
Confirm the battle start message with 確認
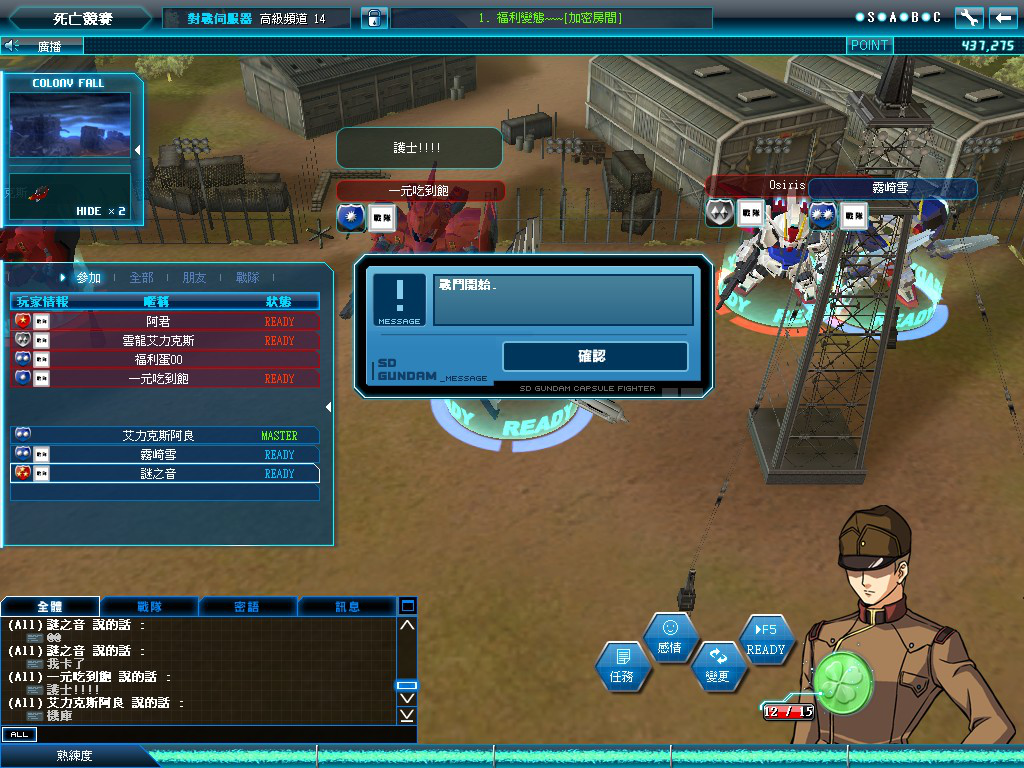(x=595, y=356)
